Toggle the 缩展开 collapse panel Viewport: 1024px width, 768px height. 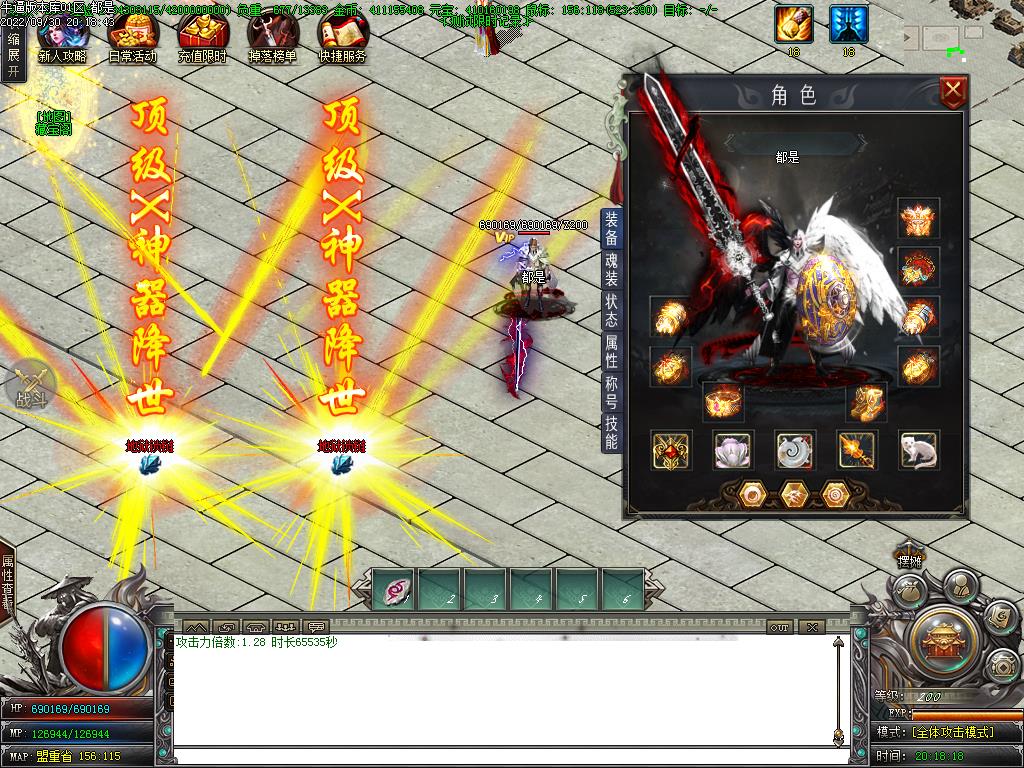tap(13, 55)
